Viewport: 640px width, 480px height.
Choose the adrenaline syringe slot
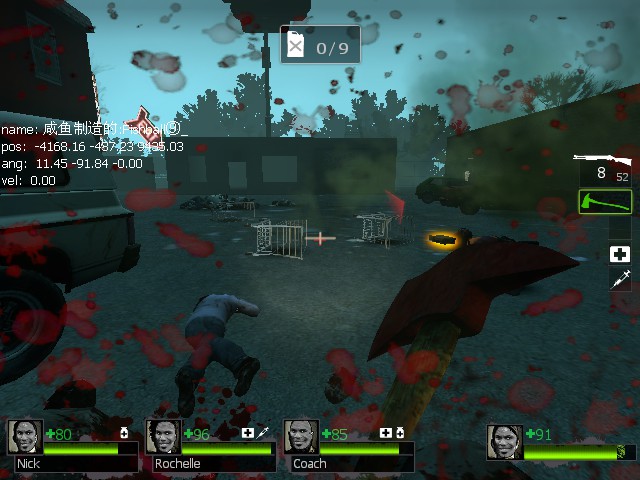[x=620, y=280]
